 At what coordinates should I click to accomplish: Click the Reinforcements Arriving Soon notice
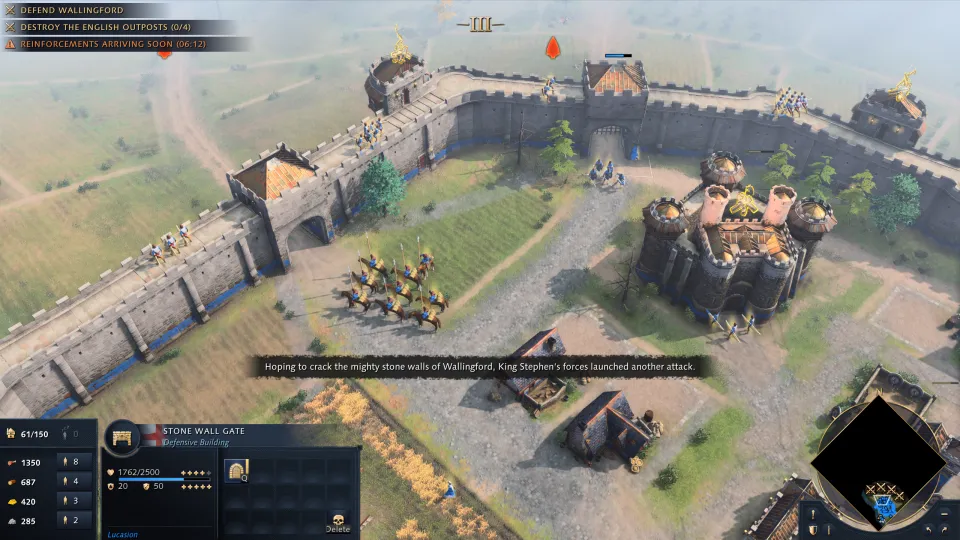point(120,44)
